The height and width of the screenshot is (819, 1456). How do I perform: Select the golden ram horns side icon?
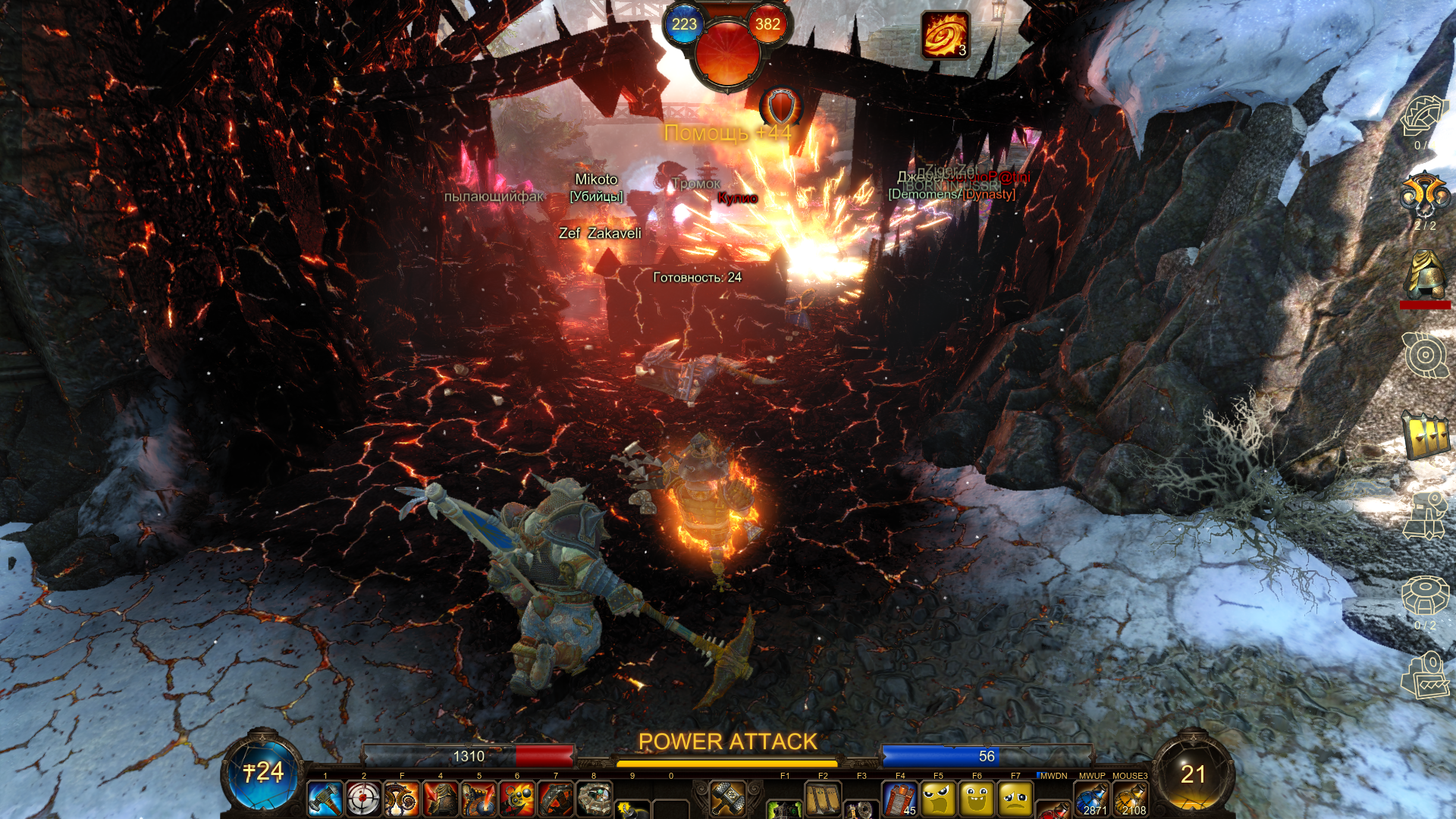click(1425, 196)
